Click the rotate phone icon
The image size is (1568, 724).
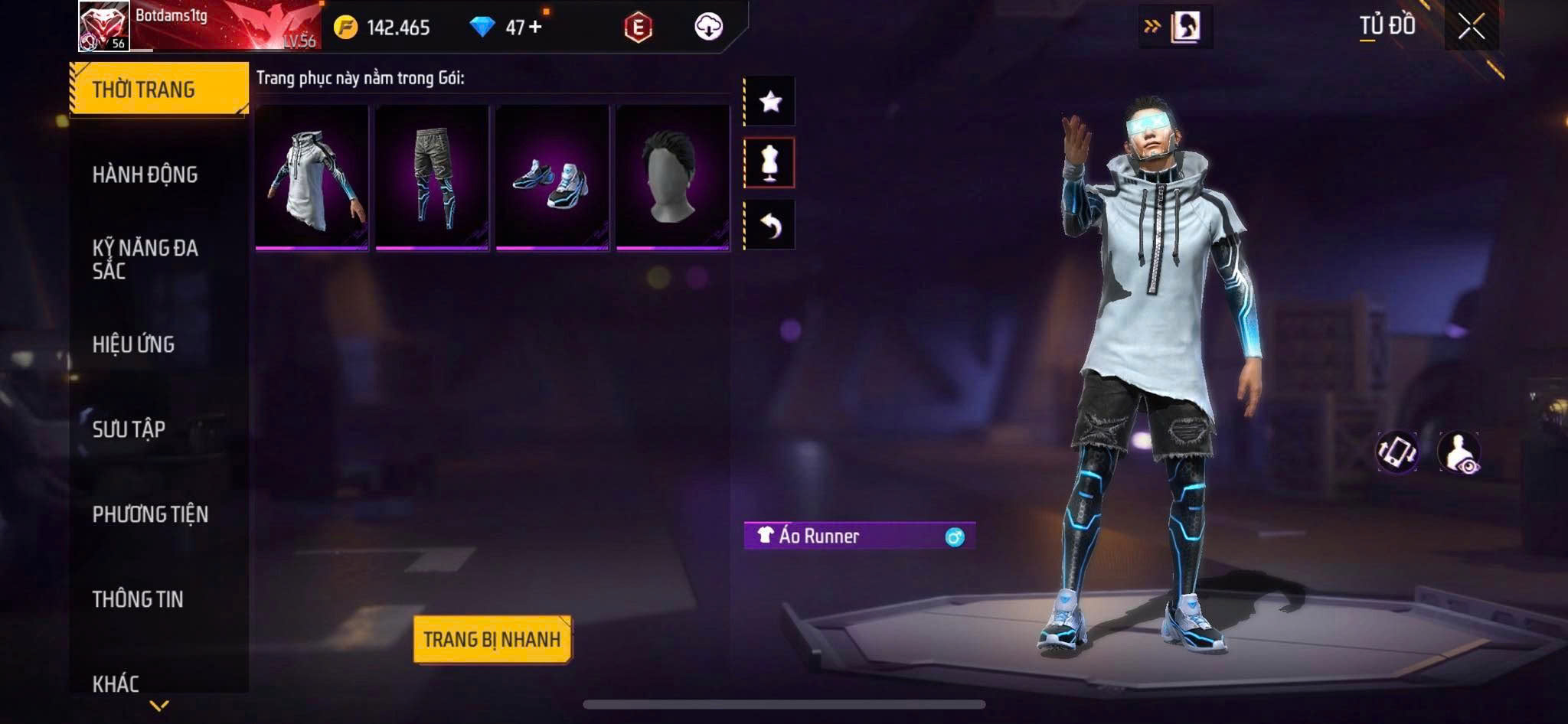click(x=1396, y=452)
